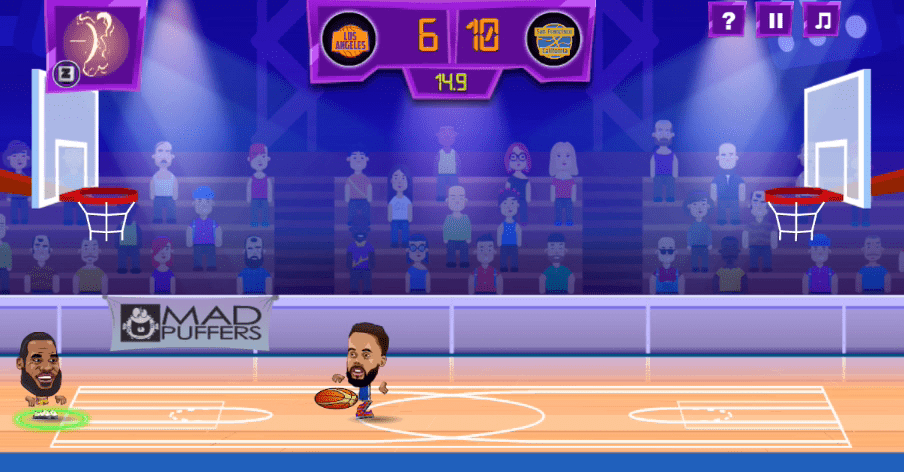Toggle the music note button
904x472 pixels.
pos(822,19)
